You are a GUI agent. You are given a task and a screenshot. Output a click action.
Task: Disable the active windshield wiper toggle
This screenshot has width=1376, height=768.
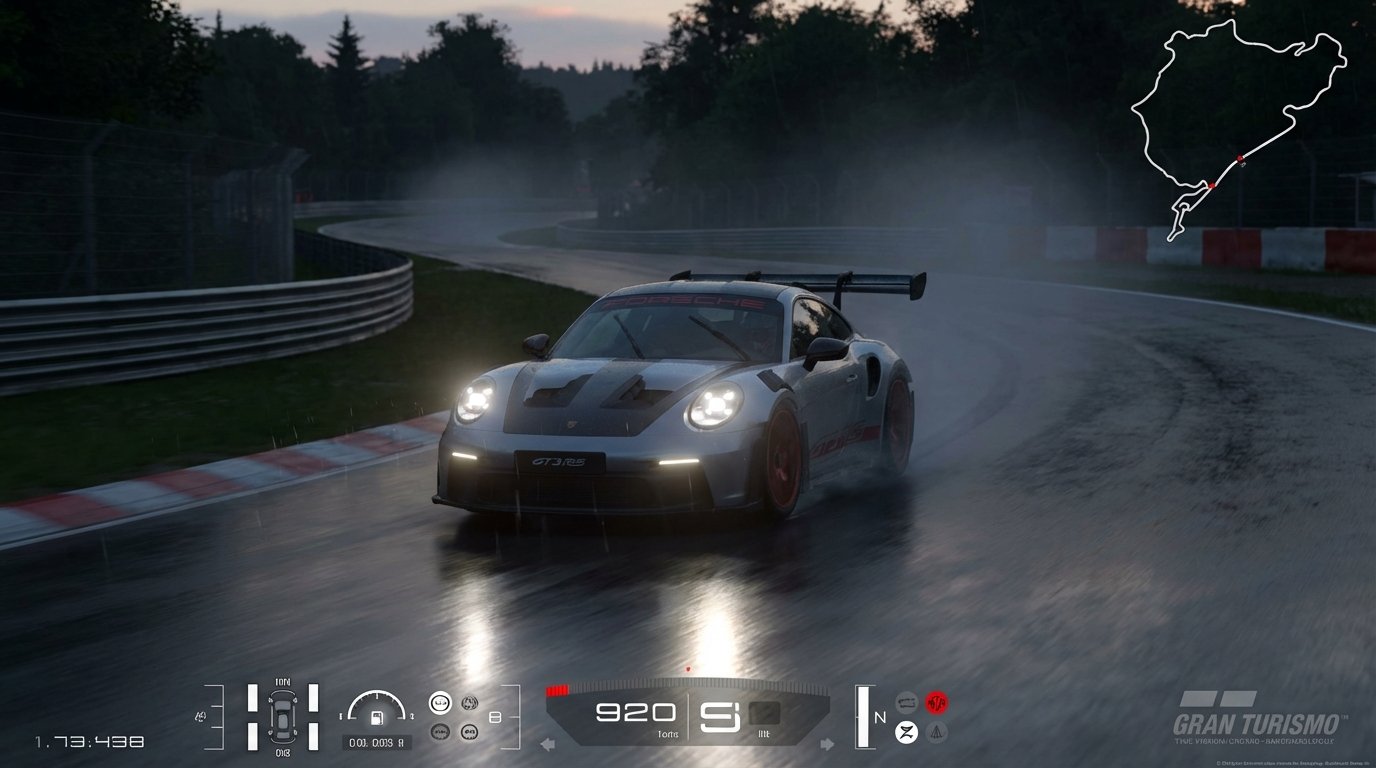[x=907, y=731]
